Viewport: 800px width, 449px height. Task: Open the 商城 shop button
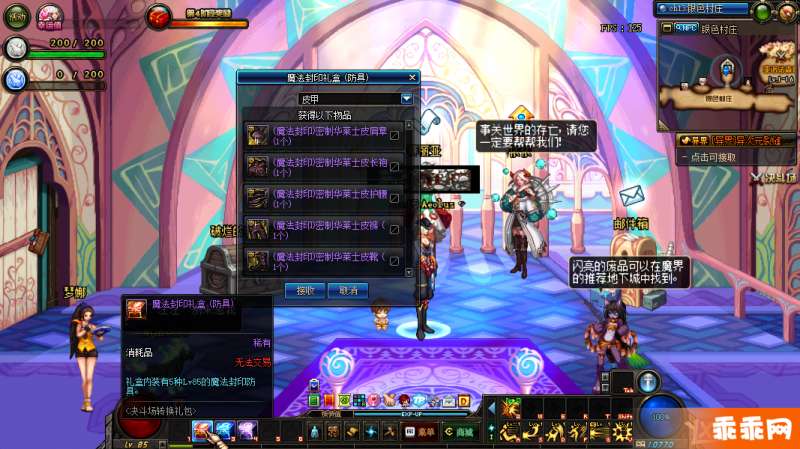pos(461,431)
